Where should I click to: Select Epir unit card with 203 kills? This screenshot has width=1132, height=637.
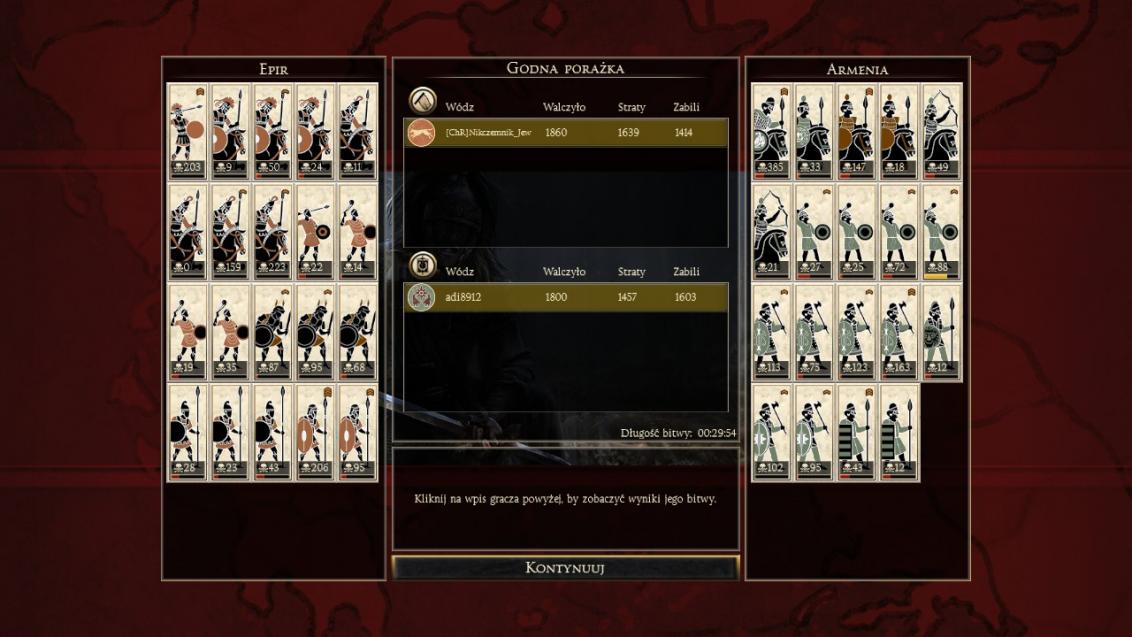tap(188, 131)
